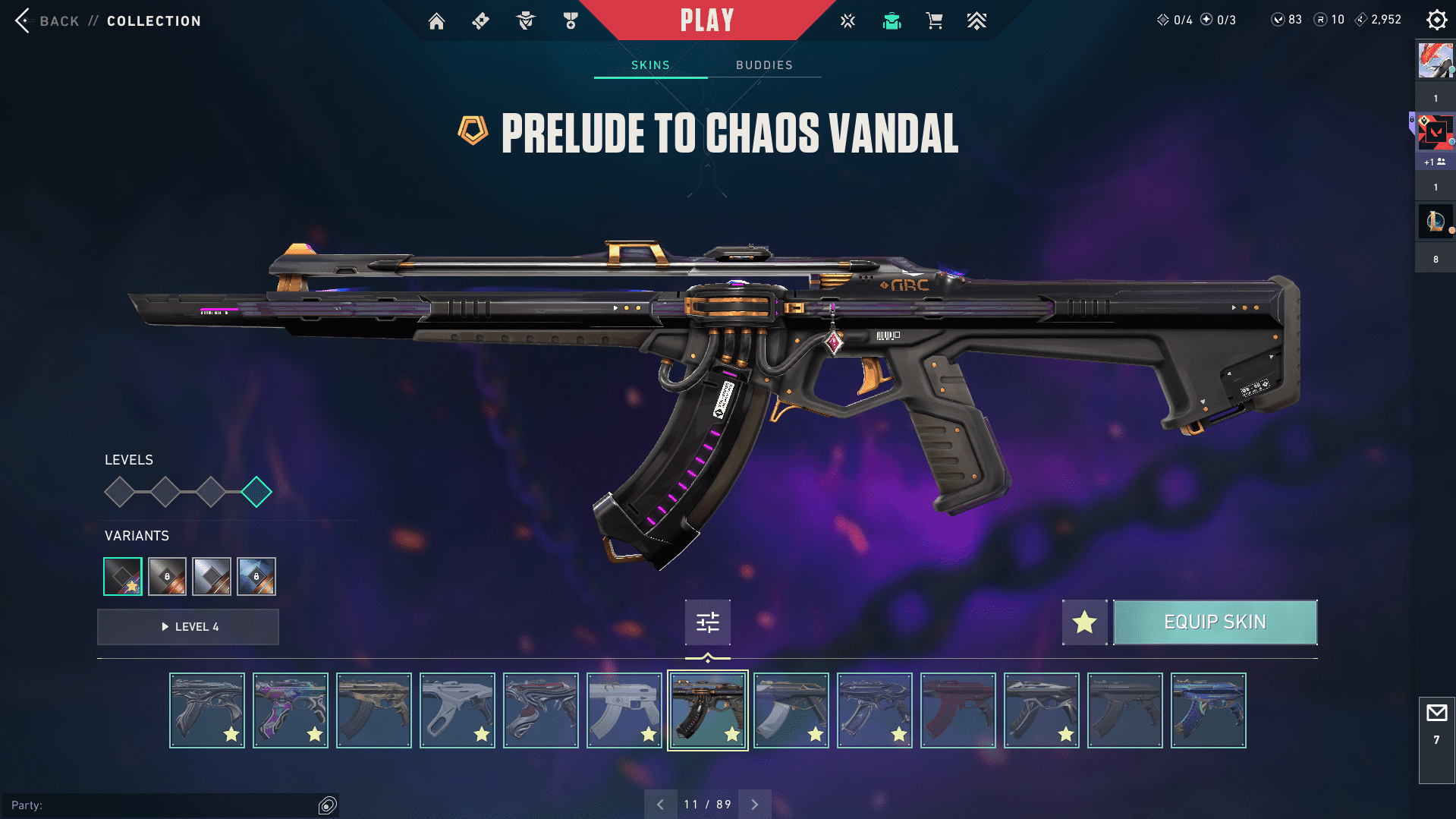
Task: Select the Skins tab
Action: tap(650, 65)
